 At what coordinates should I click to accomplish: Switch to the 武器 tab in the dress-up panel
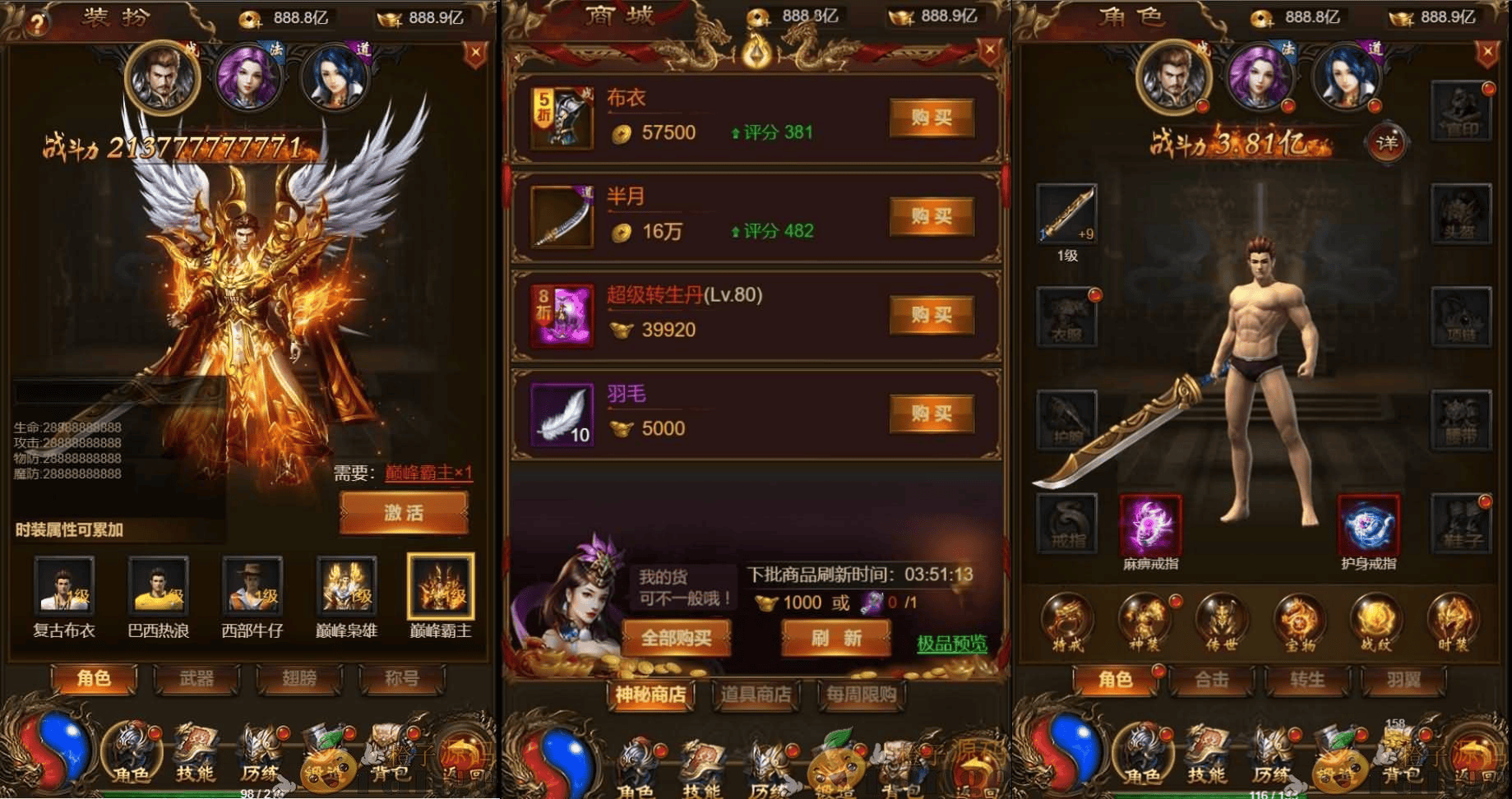(x=197, y=680)
